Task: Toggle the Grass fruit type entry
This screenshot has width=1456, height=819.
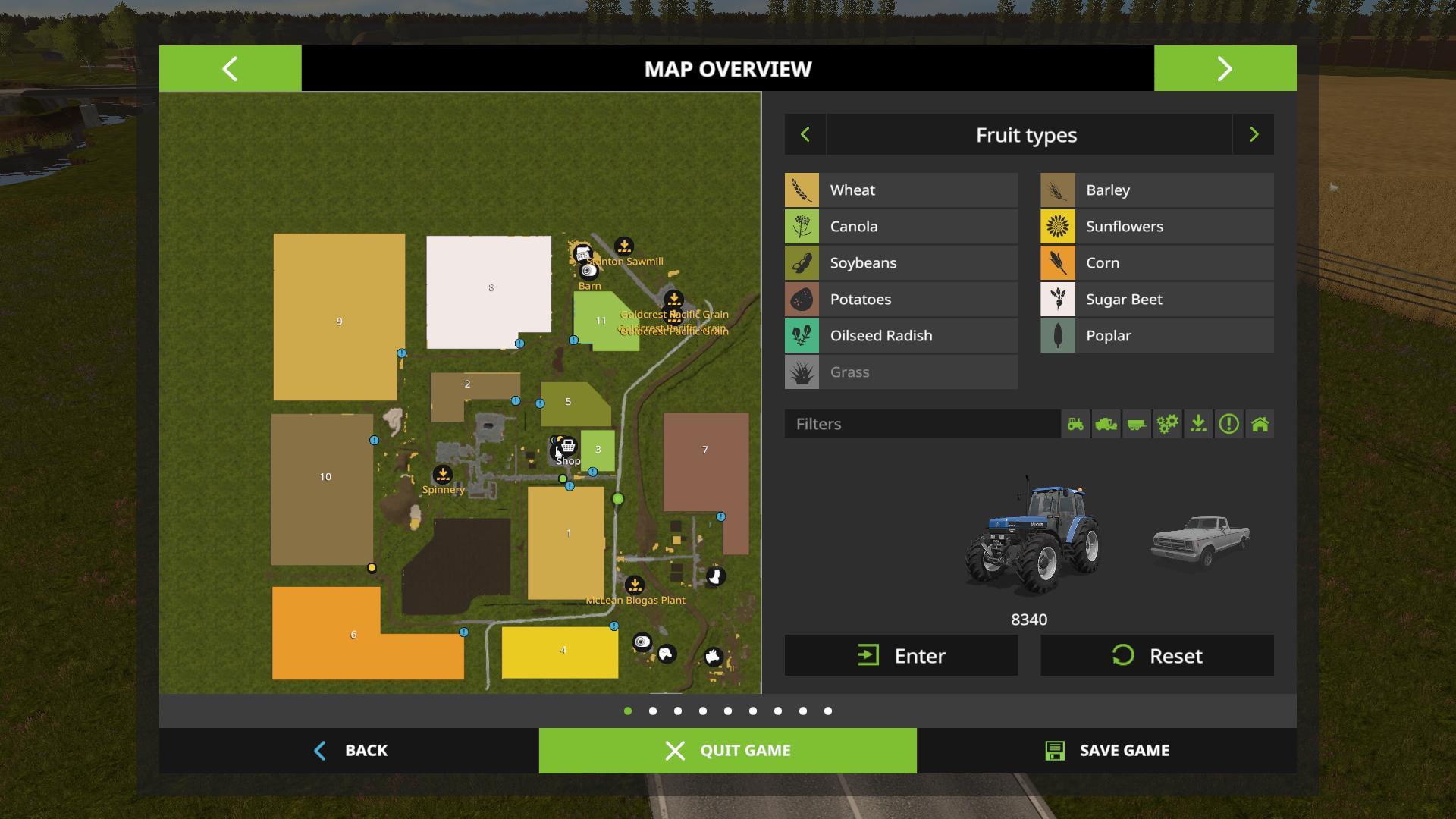Action: point(901,372)
